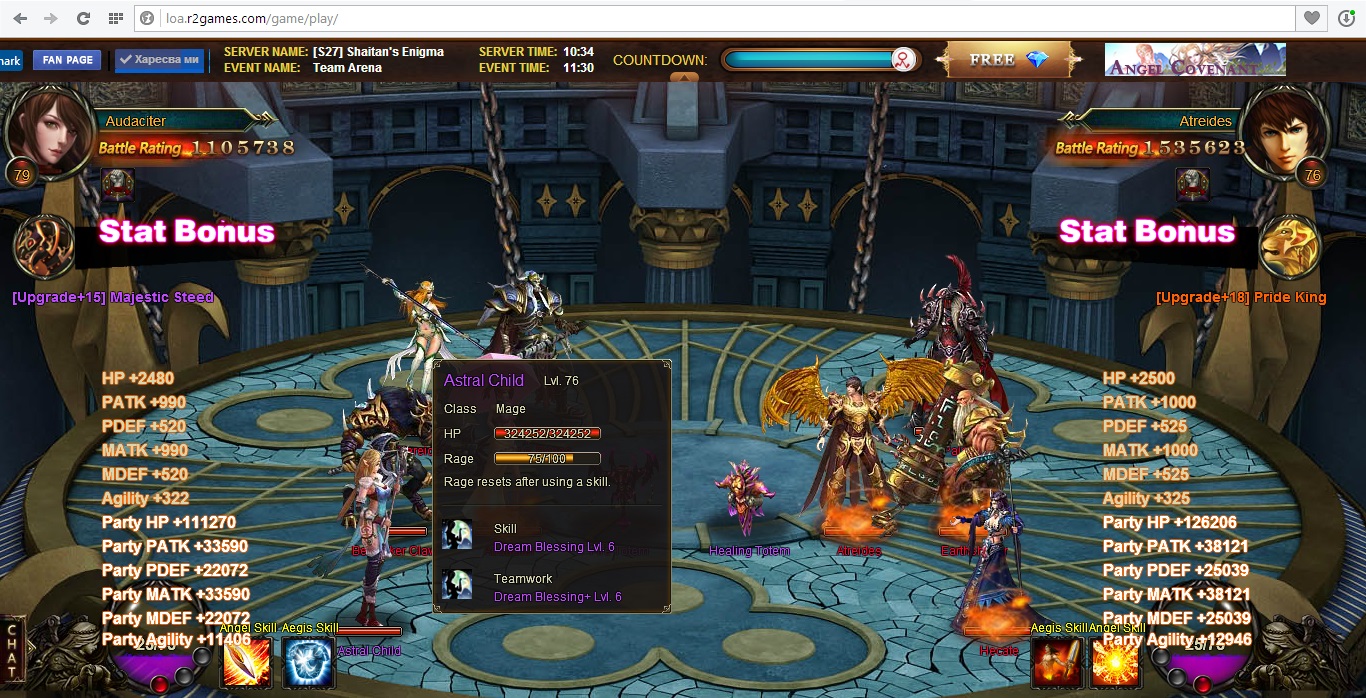The height and width of the screenshot is (698, 1366).
Task: Open the Angel Covenant banner
Action: [x=1194, y=60]
